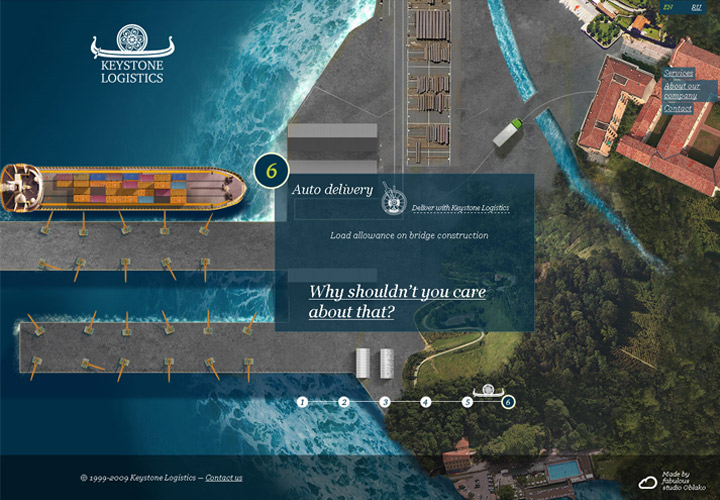Choose step 4 on the timeline
This screenshot has width=720, height=500.
click(x=425, y=402)
